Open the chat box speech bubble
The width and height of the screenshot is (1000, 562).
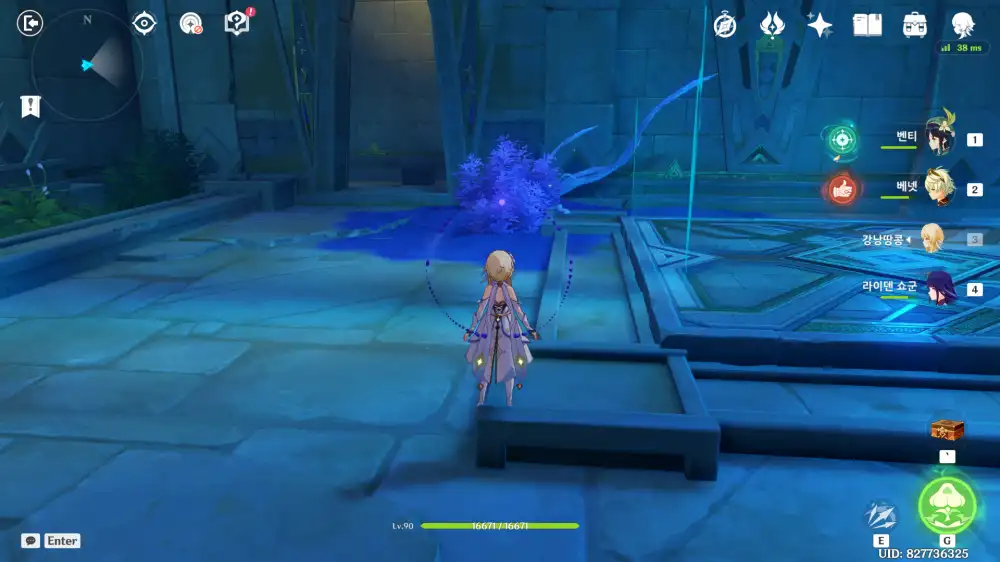tap(30, 541)
